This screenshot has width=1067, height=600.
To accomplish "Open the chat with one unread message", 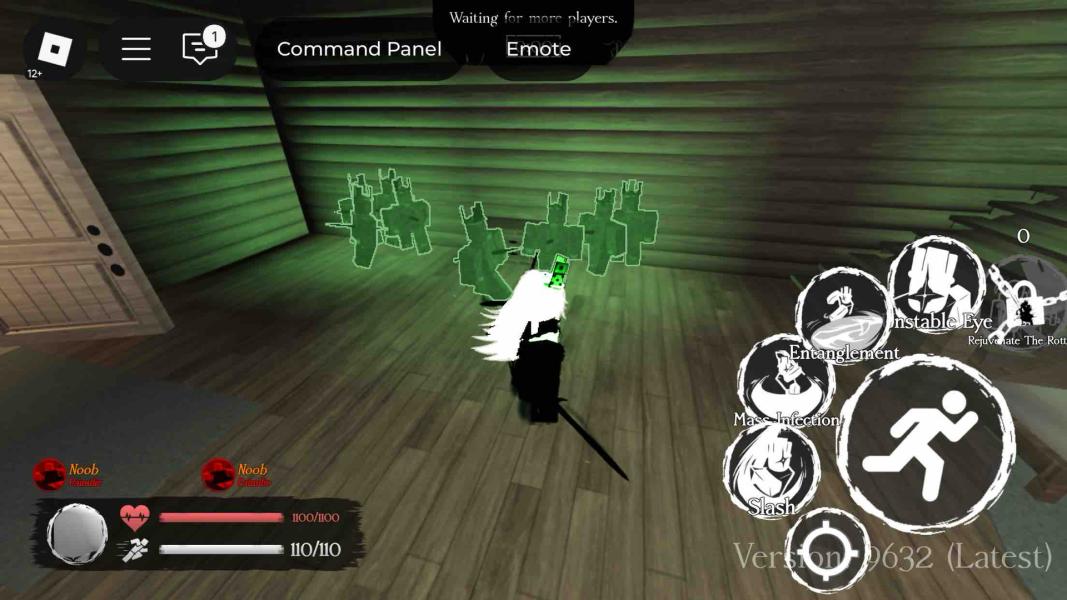I will pyautogui.click(x=201, y=49).
